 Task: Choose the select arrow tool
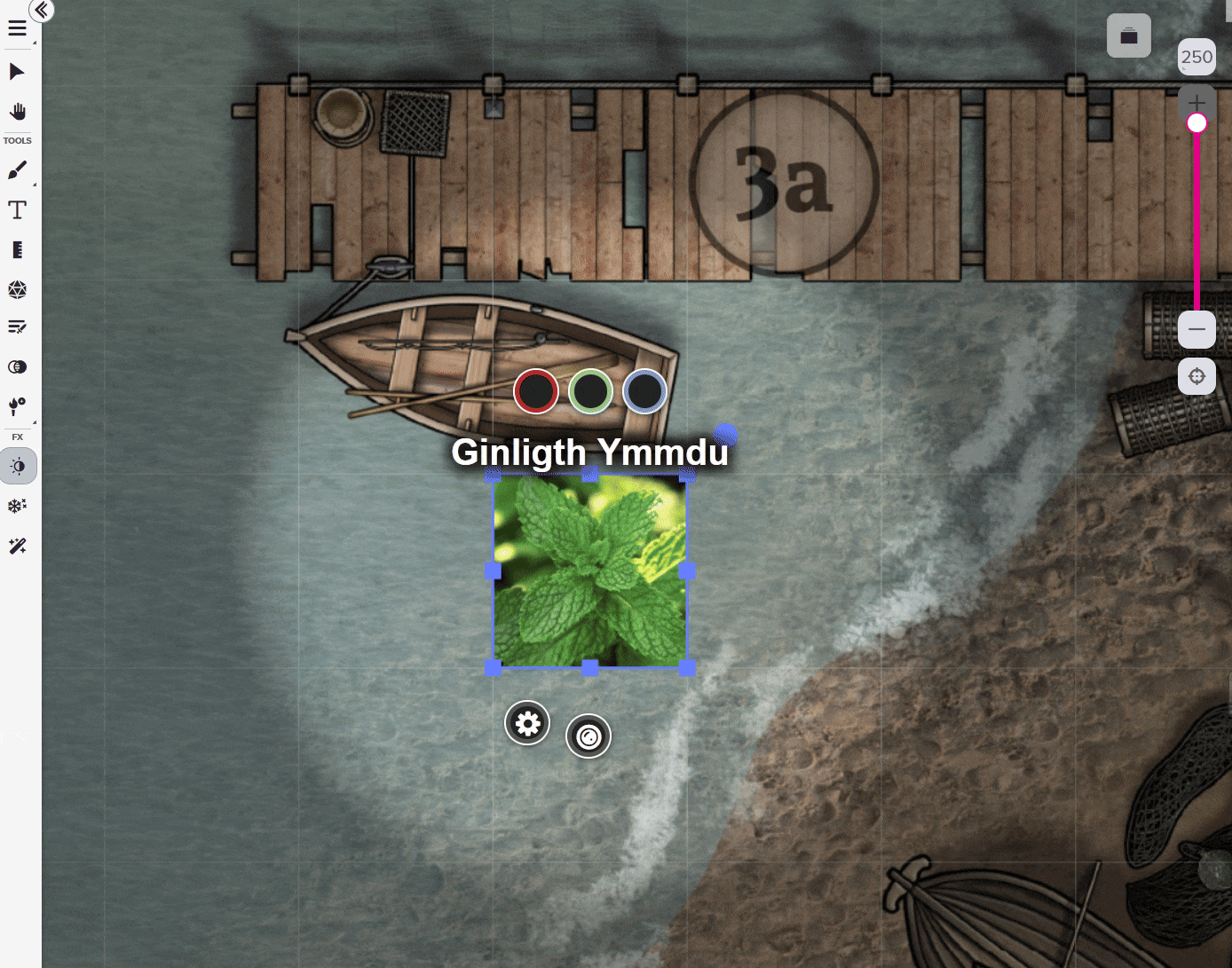click(x=17, y=72)
